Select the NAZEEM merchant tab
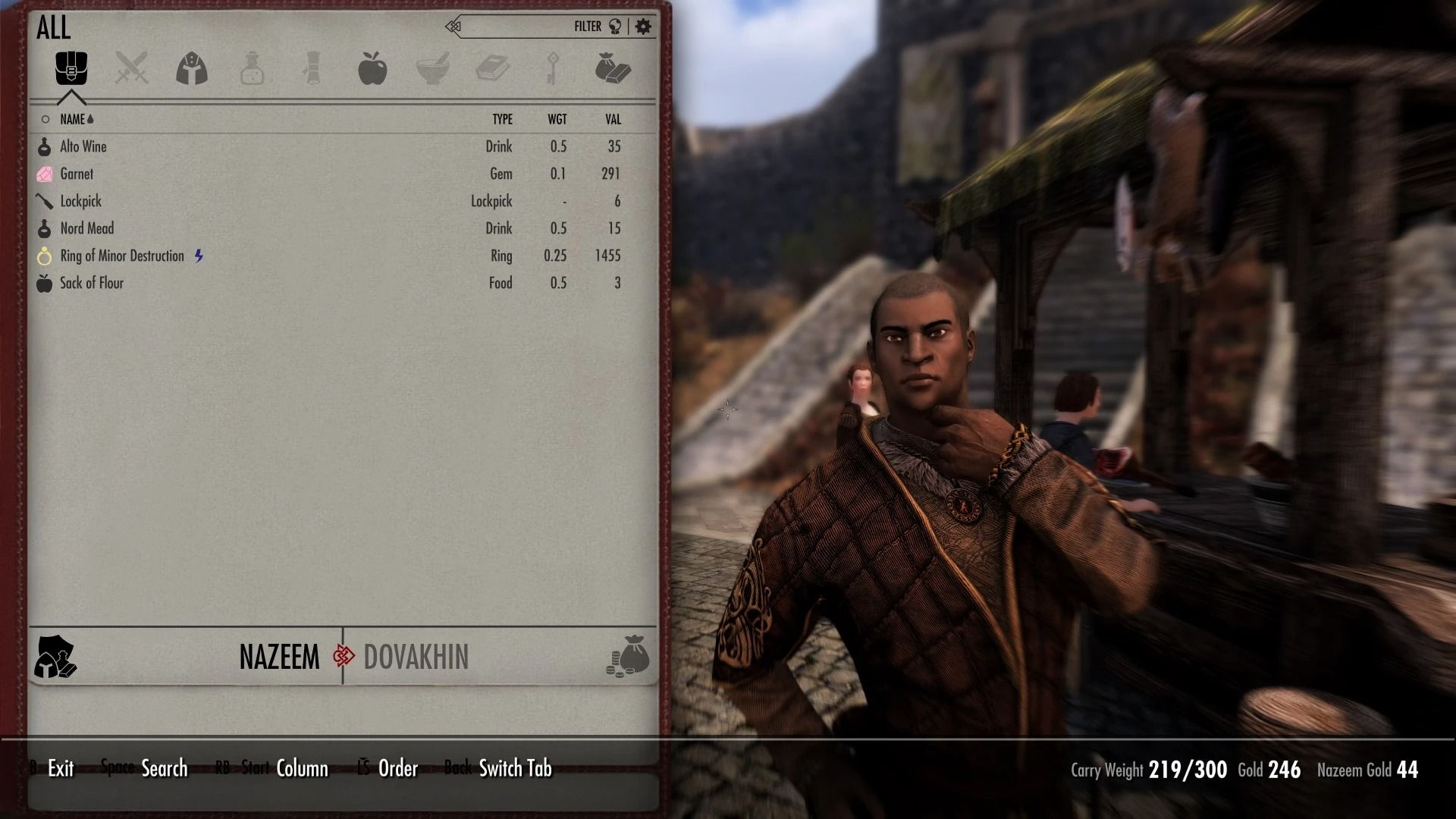 point(280,657)
